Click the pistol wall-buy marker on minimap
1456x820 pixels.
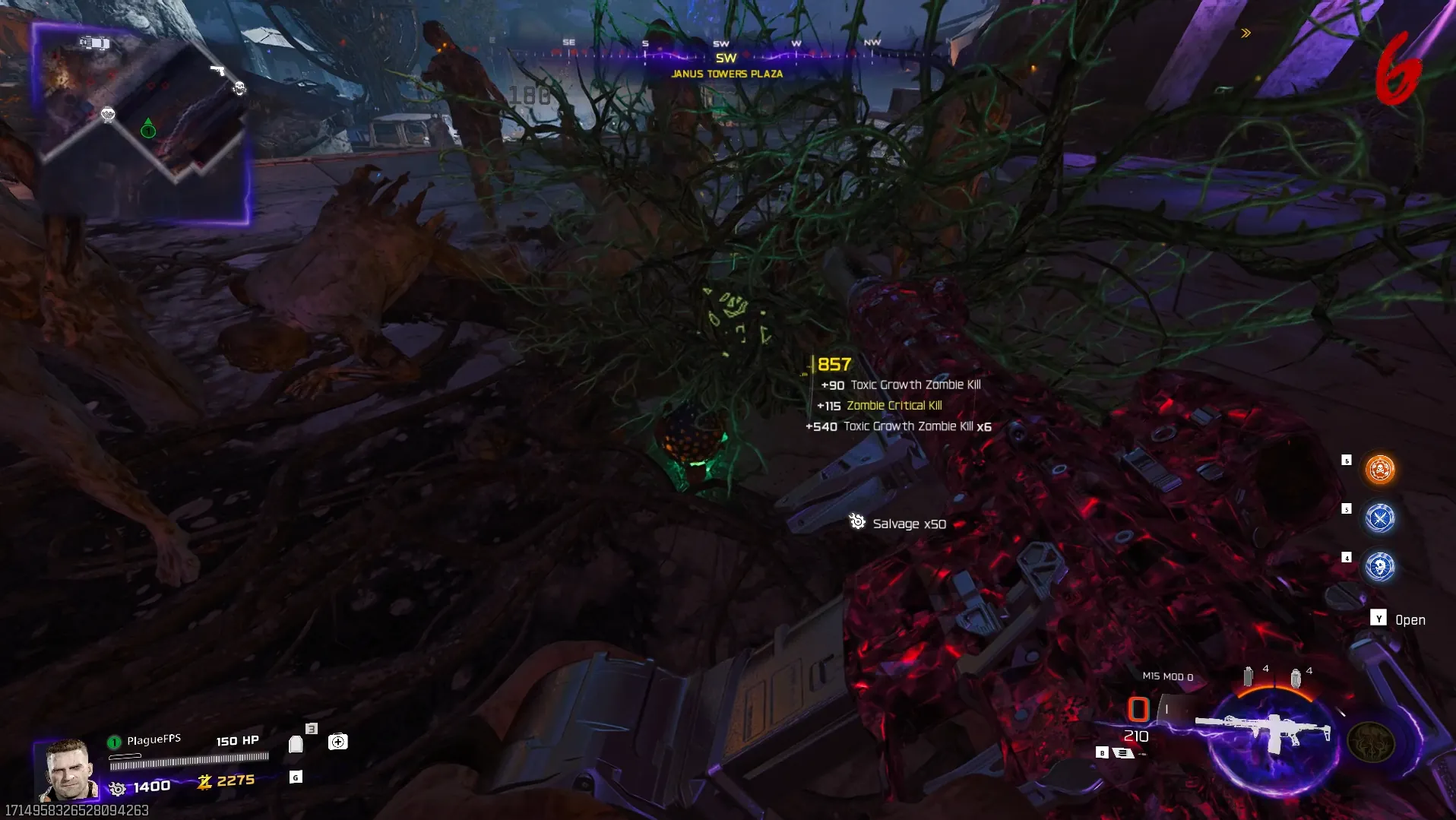click(217, 70)
